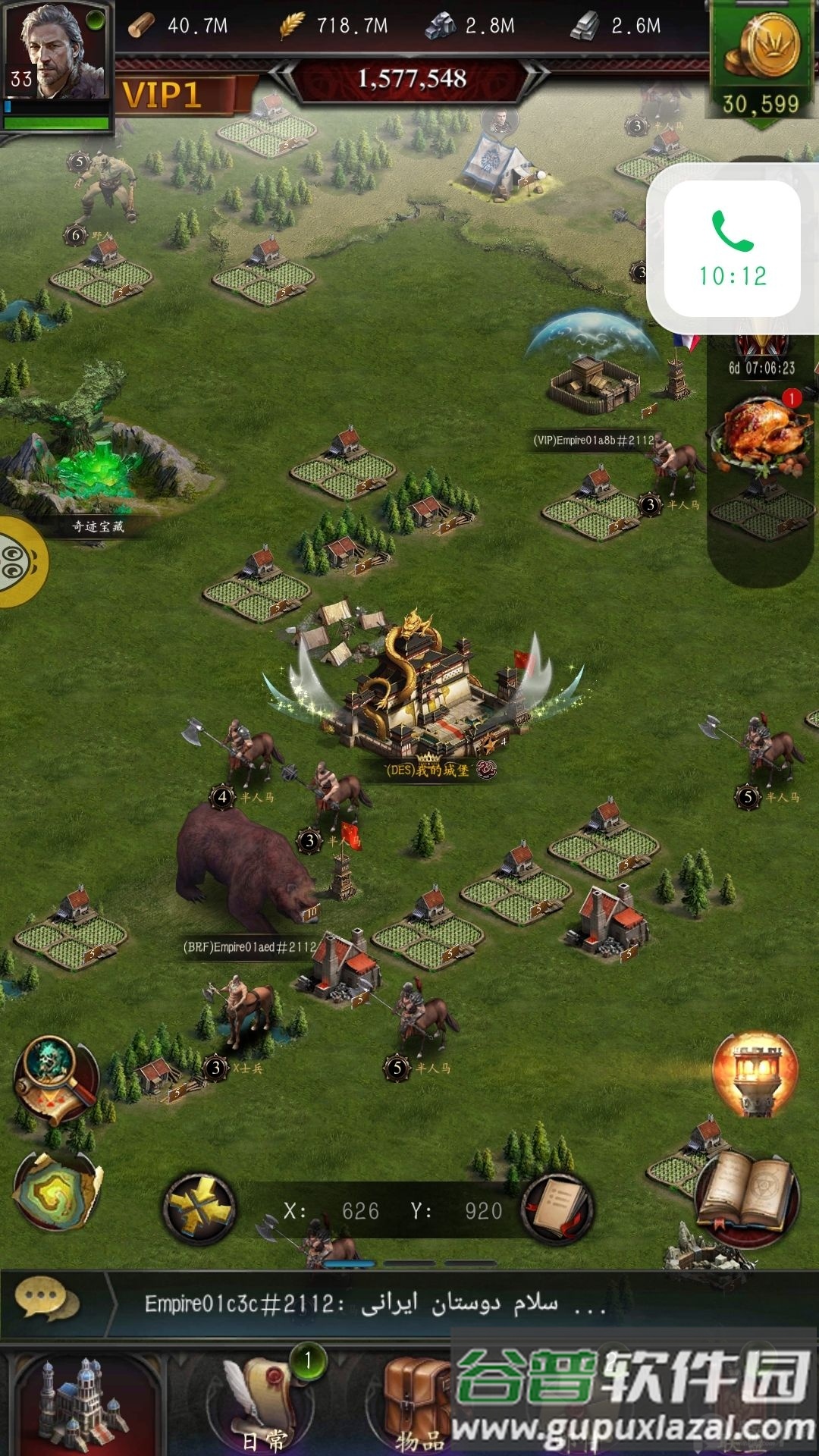Tap the golden crossed arrows button
The image size is (819, 1456).
[200, 1209]
